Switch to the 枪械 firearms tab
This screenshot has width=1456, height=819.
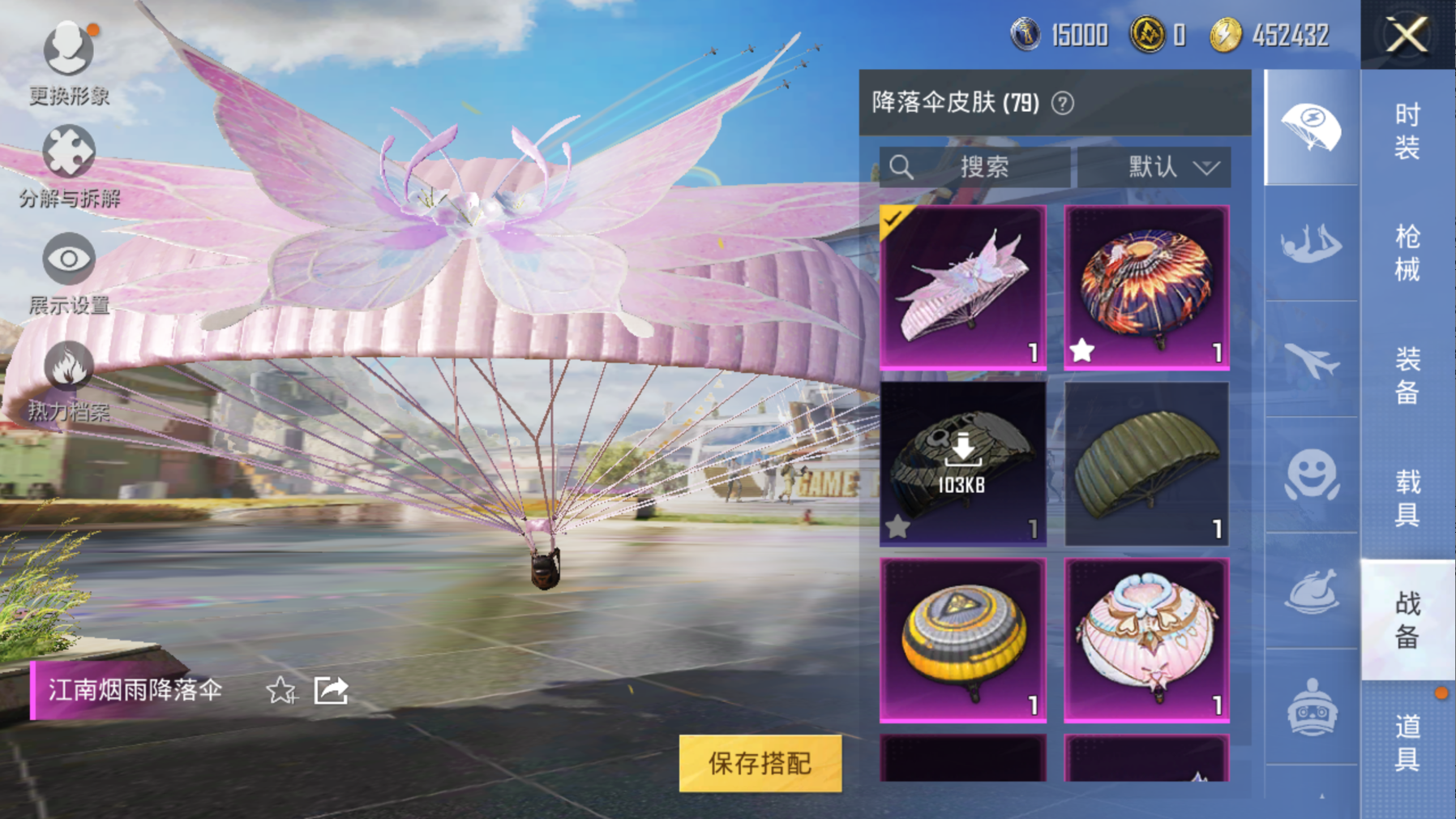click(1407, 252)
